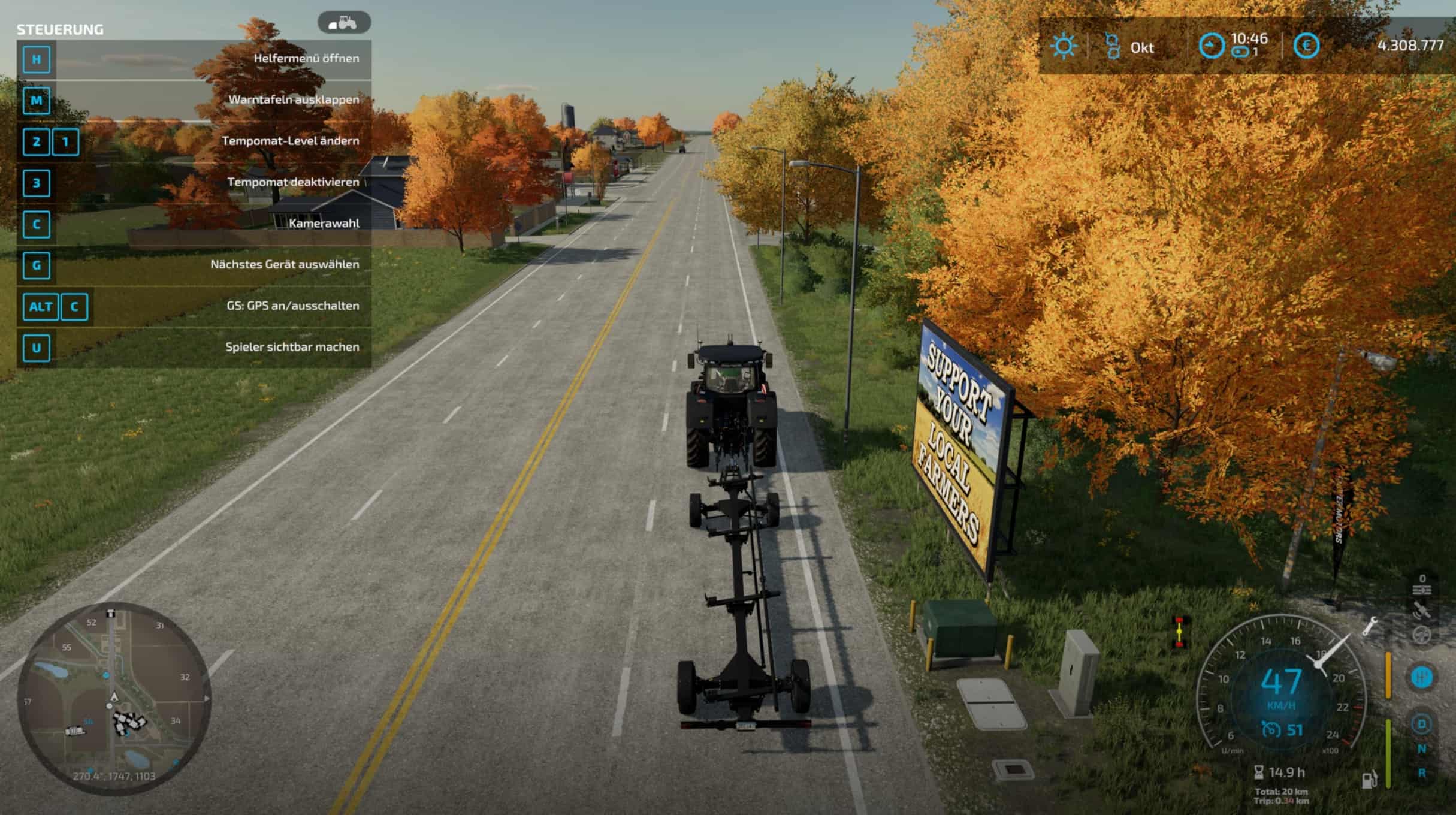Select the D drive gear indicator
Screen dimensions: 1456x815
pyautogui.click(x=1421, y=724)
